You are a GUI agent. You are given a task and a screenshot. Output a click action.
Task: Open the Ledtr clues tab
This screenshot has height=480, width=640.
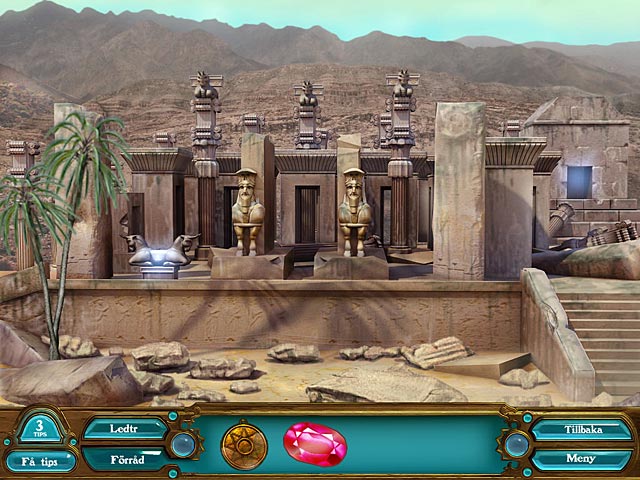pos(124,429)
